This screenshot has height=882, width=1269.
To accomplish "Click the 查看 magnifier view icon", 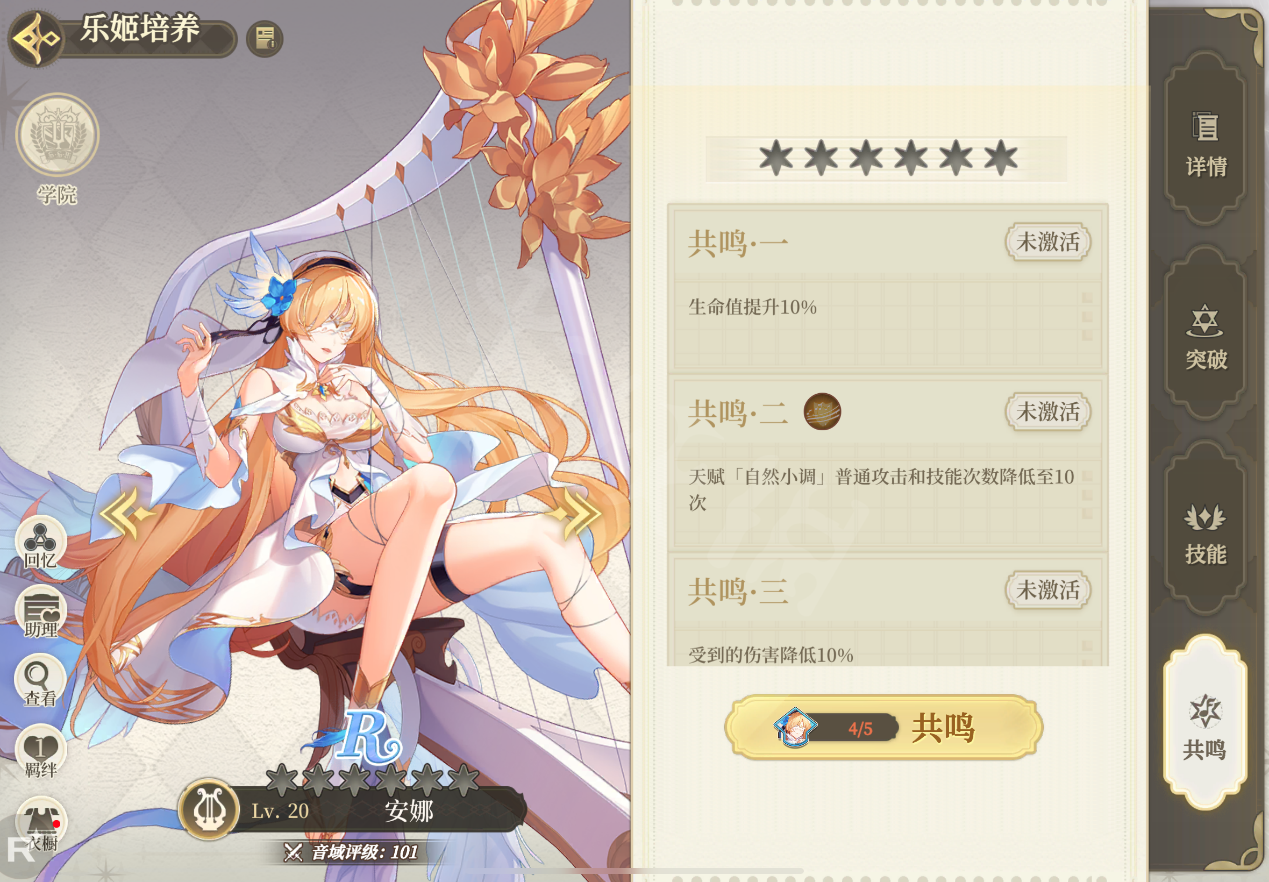I will point(41,682).
